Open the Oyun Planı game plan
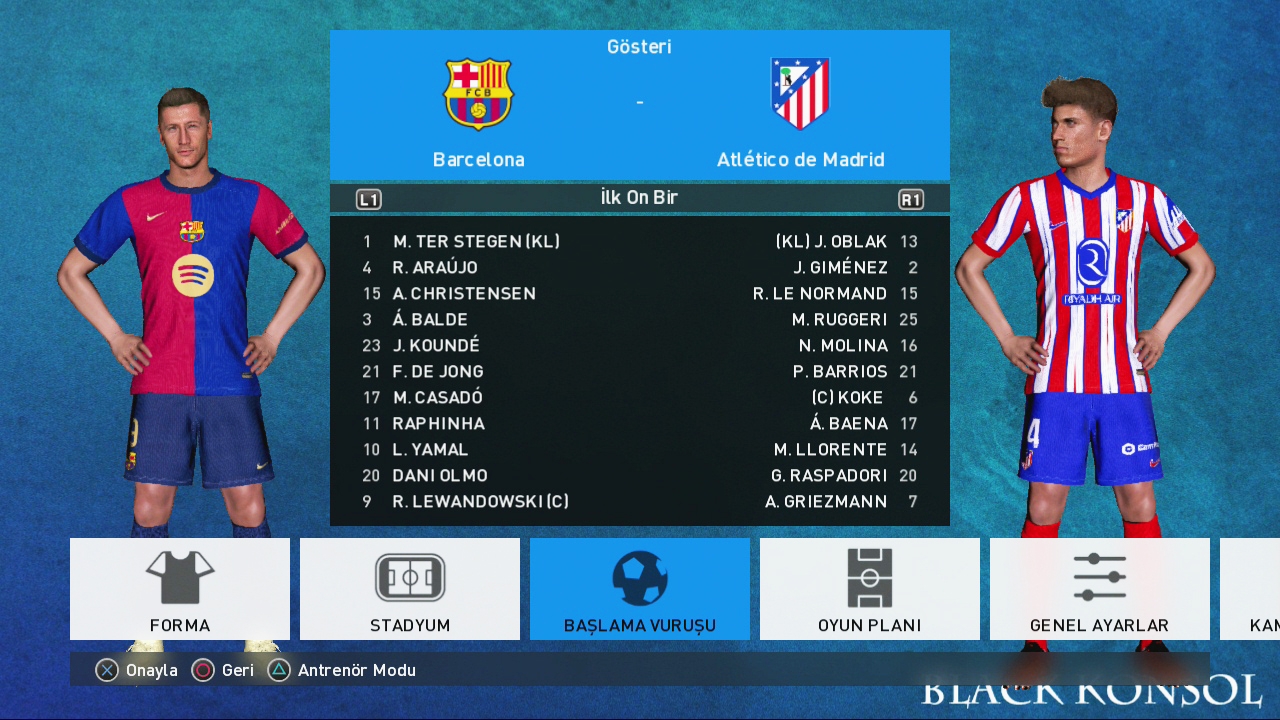The image size is (1280, 720). pyautogui.click(x=870, y=589)
